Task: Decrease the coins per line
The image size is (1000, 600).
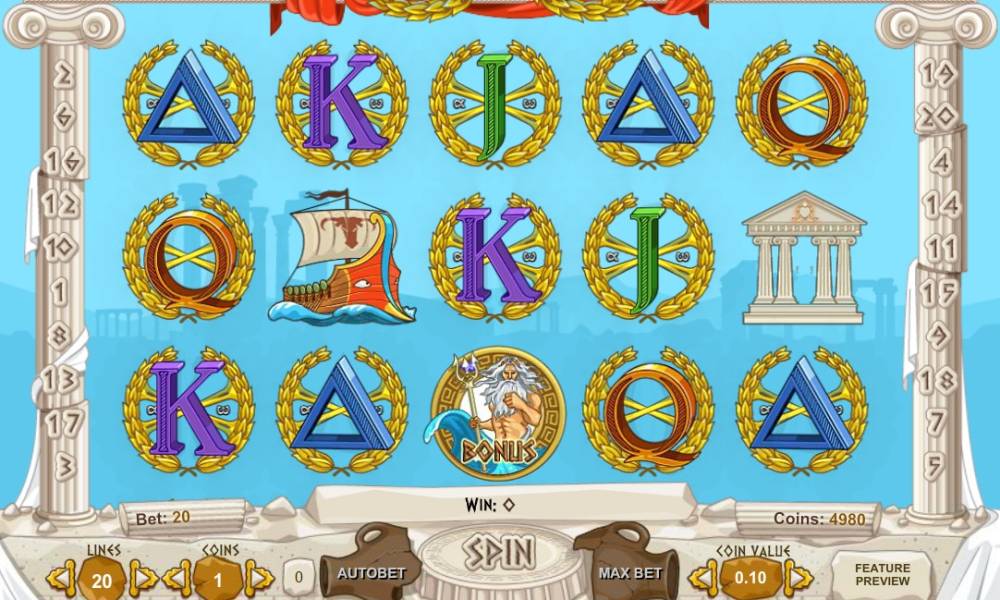Action: tap(178, 577)
